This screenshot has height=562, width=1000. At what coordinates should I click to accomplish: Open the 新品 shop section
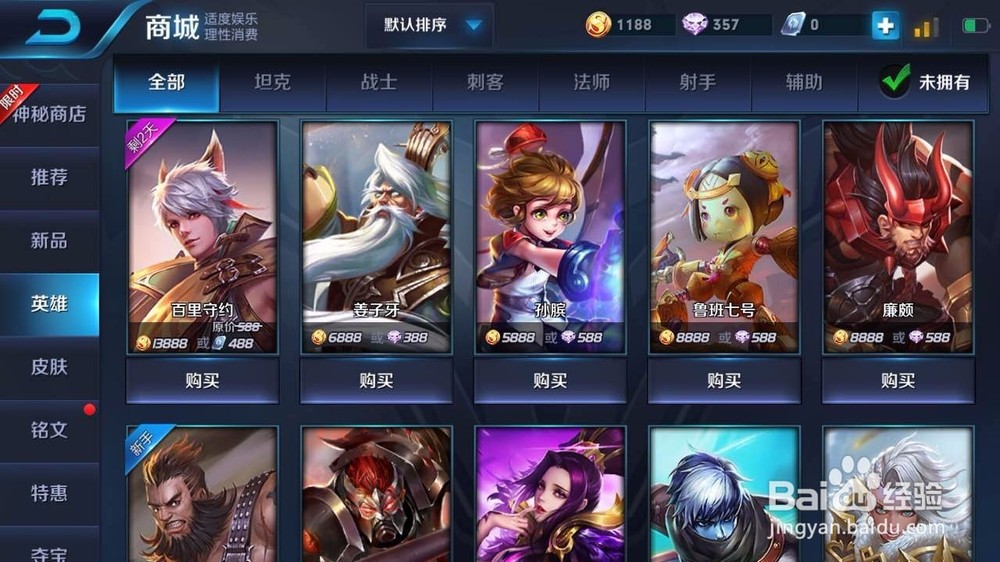(x=49, y=240)
